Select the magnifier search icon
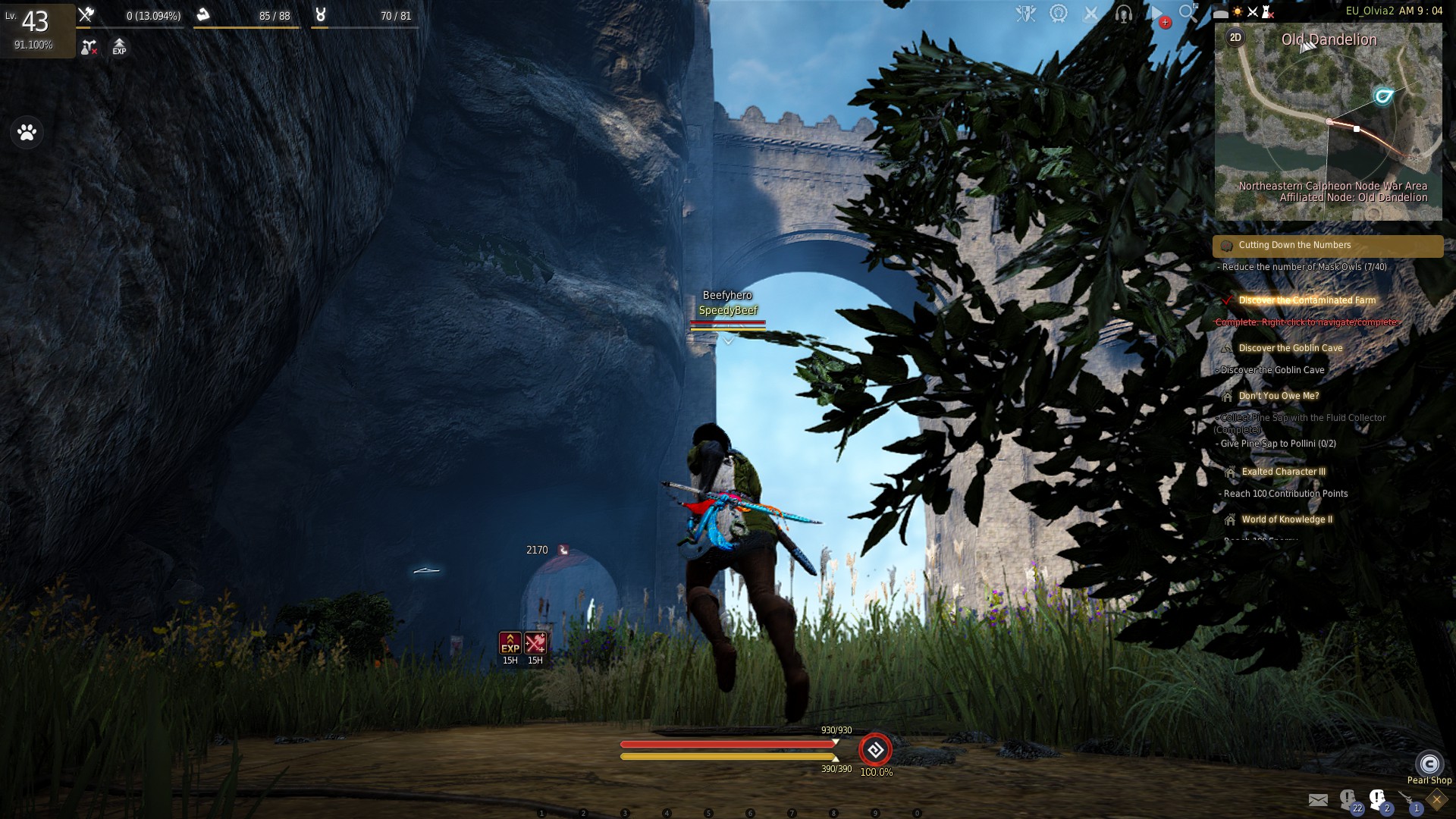Image resolution: width=1456 pixels, height=819 pixels. 1188,13
